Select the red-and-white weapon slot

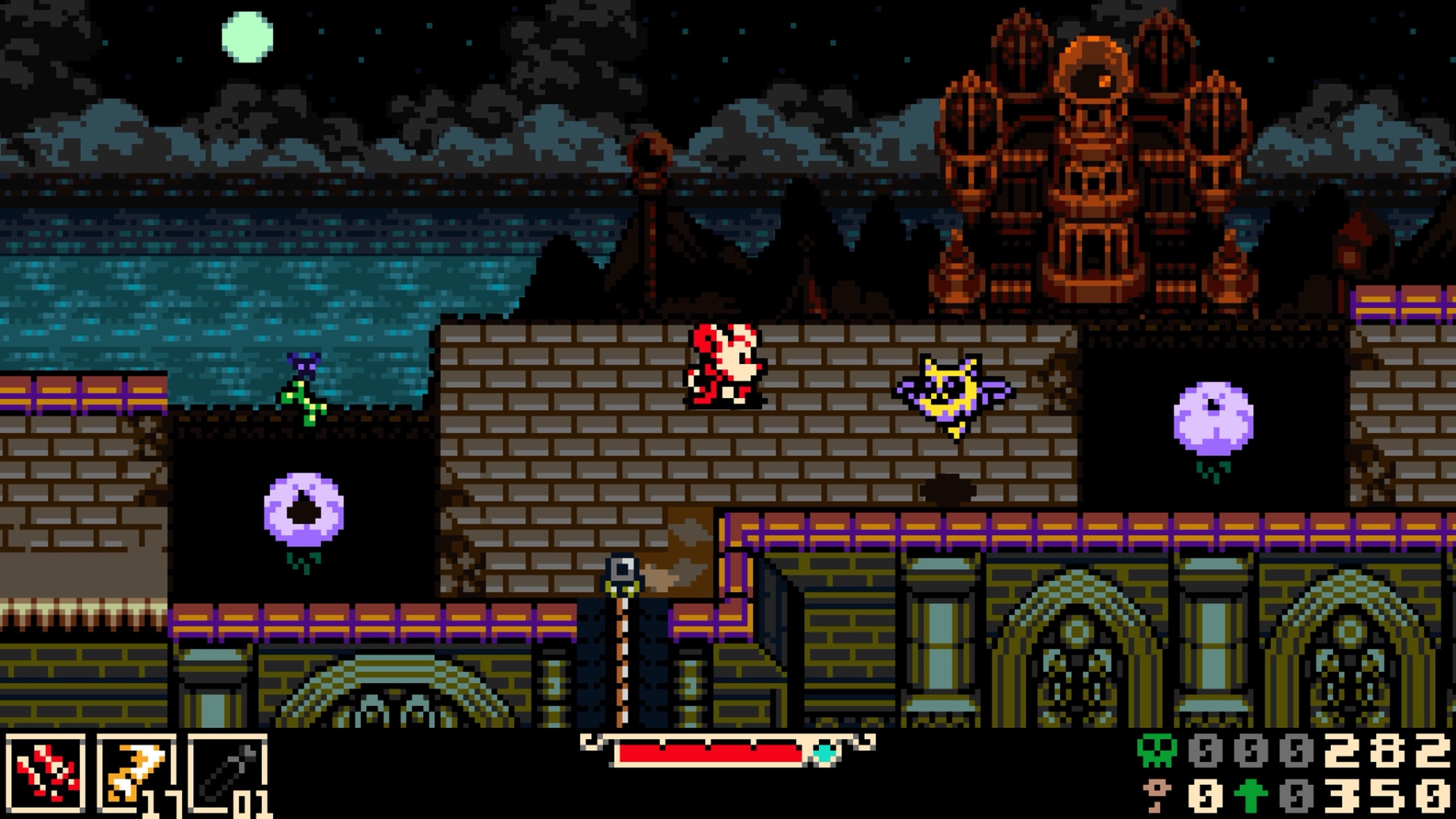coord(45,773)
